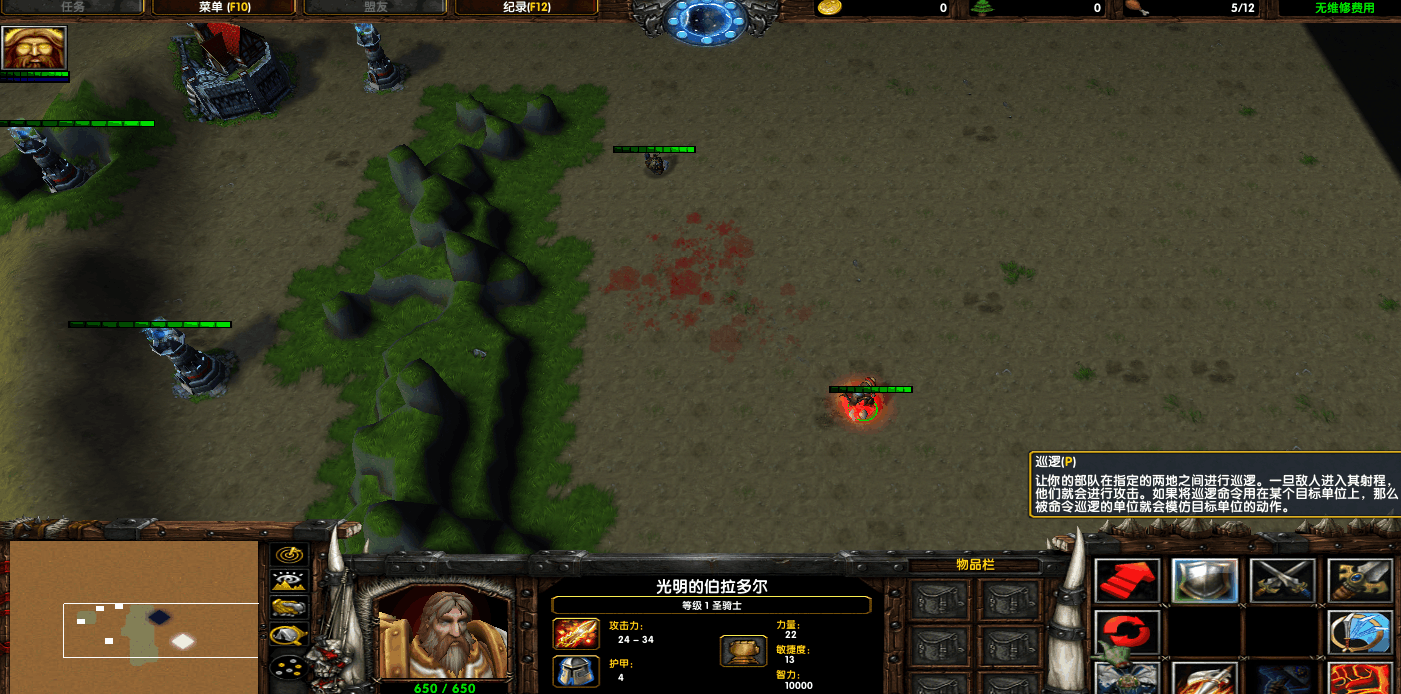
Task: Select the paladin hero icon
Action: coord(34,48)
